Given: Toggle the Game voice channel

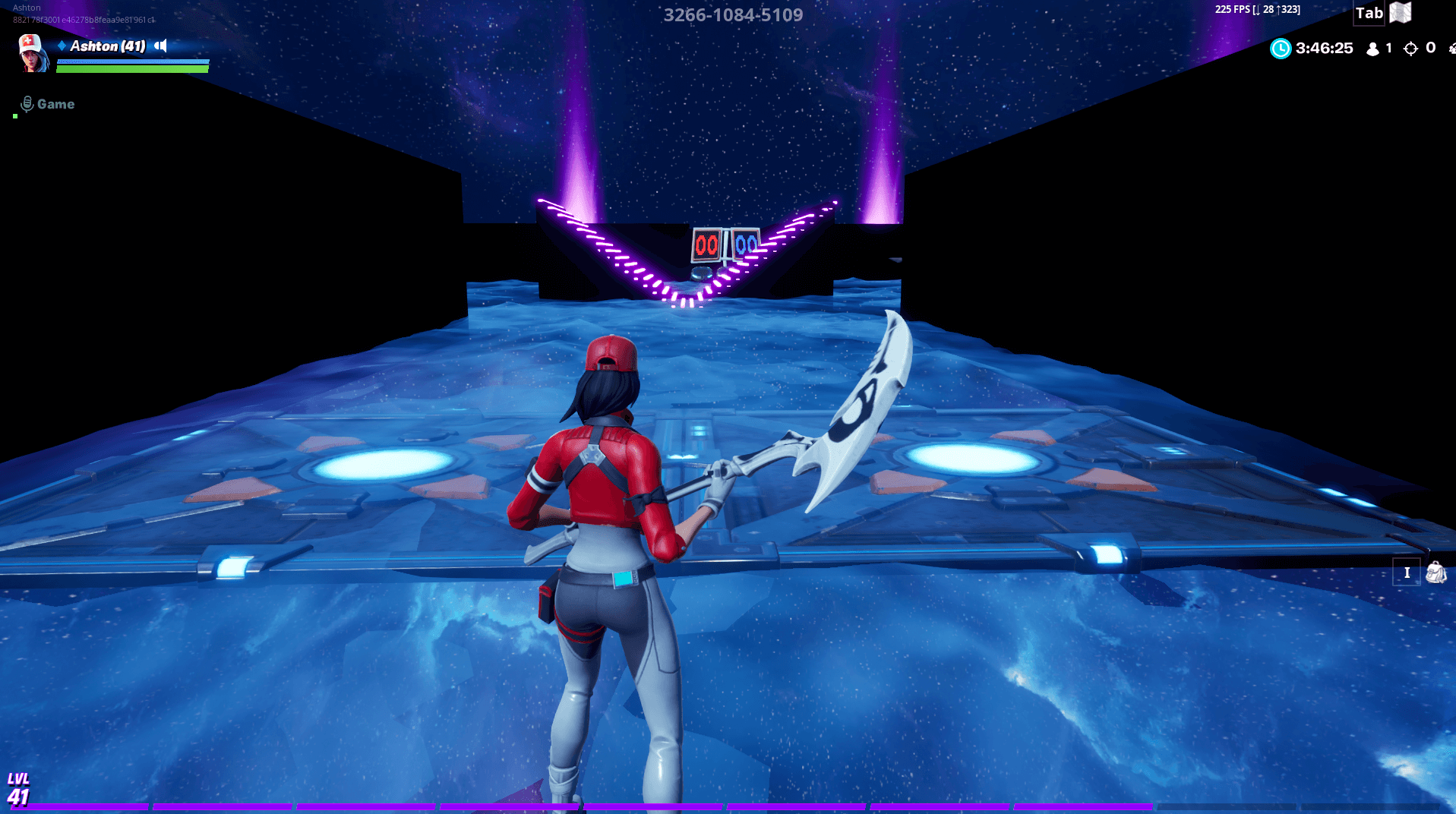Looking at the screenshot, I should pos(57,103).
